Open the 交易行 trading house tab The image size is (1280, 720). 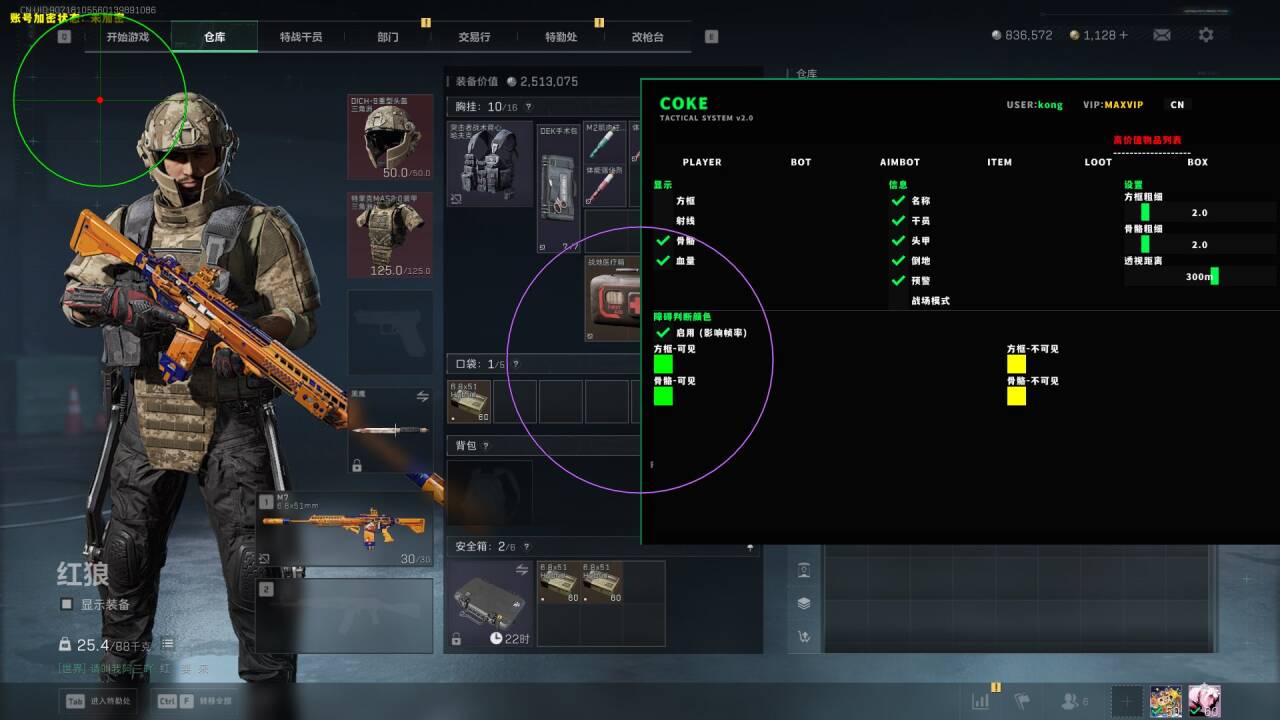[x=474, y=37]
